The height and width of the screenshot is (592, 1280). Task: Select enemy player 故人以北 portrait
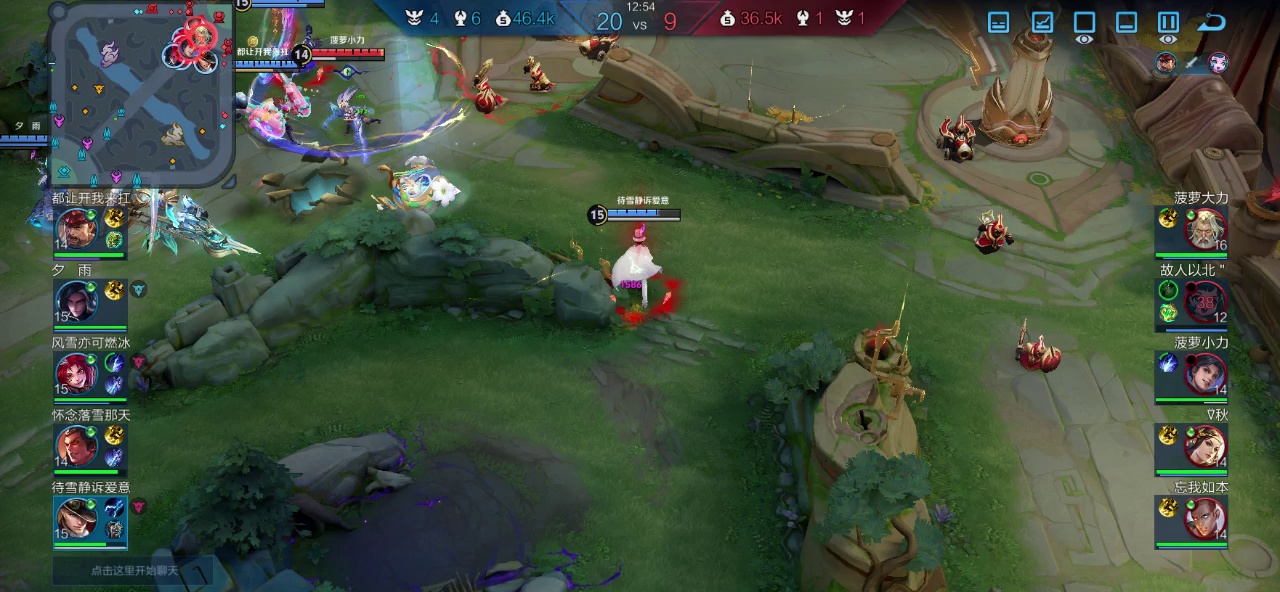pyautogui.click(x=1204, y=301)
